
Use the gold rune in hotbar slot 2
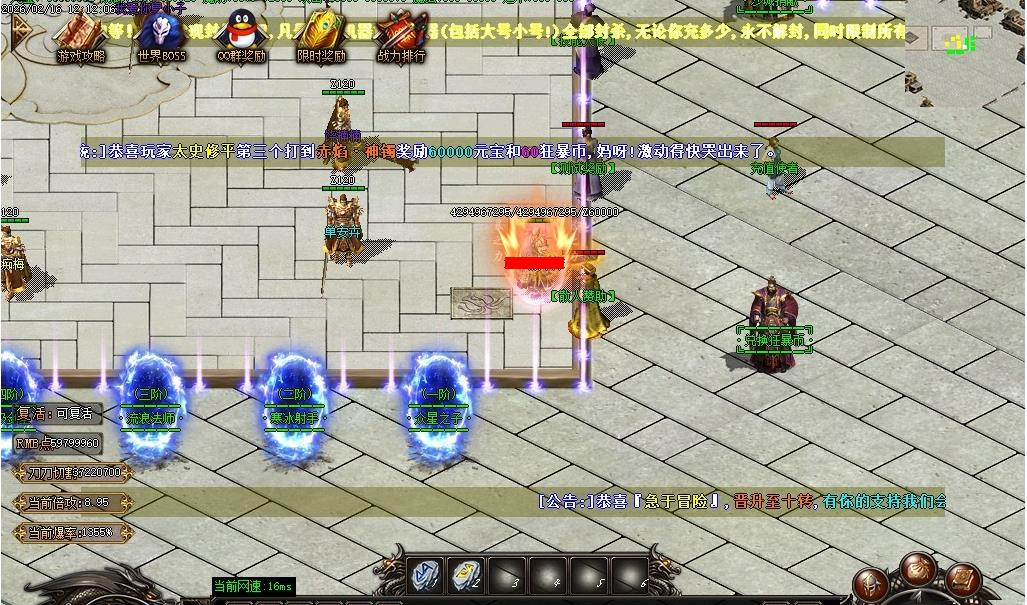pos(465,575)
